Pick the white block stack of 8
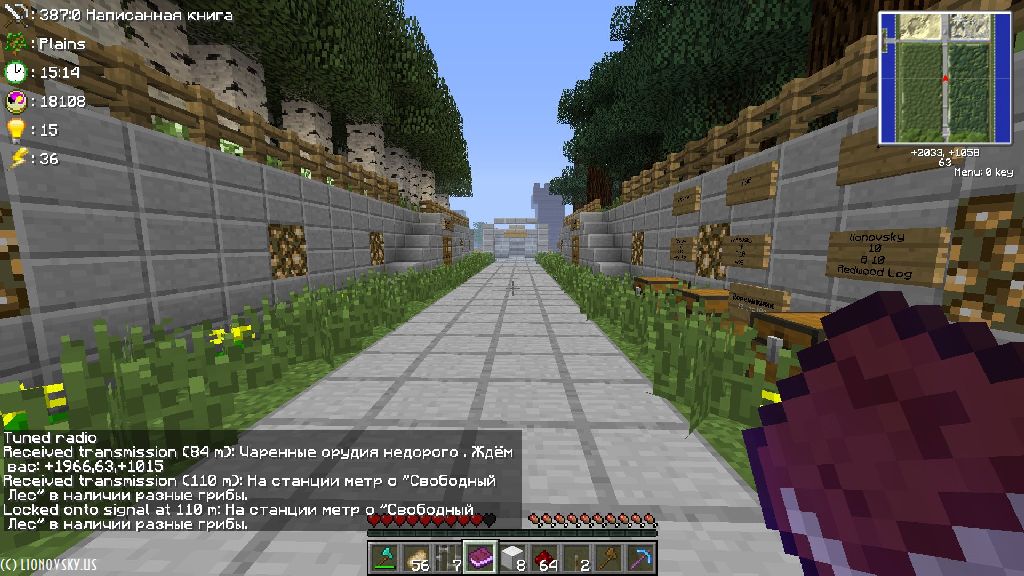This screenshot has height=576, width=1024. pyautogui.click(x=511, y=557)
